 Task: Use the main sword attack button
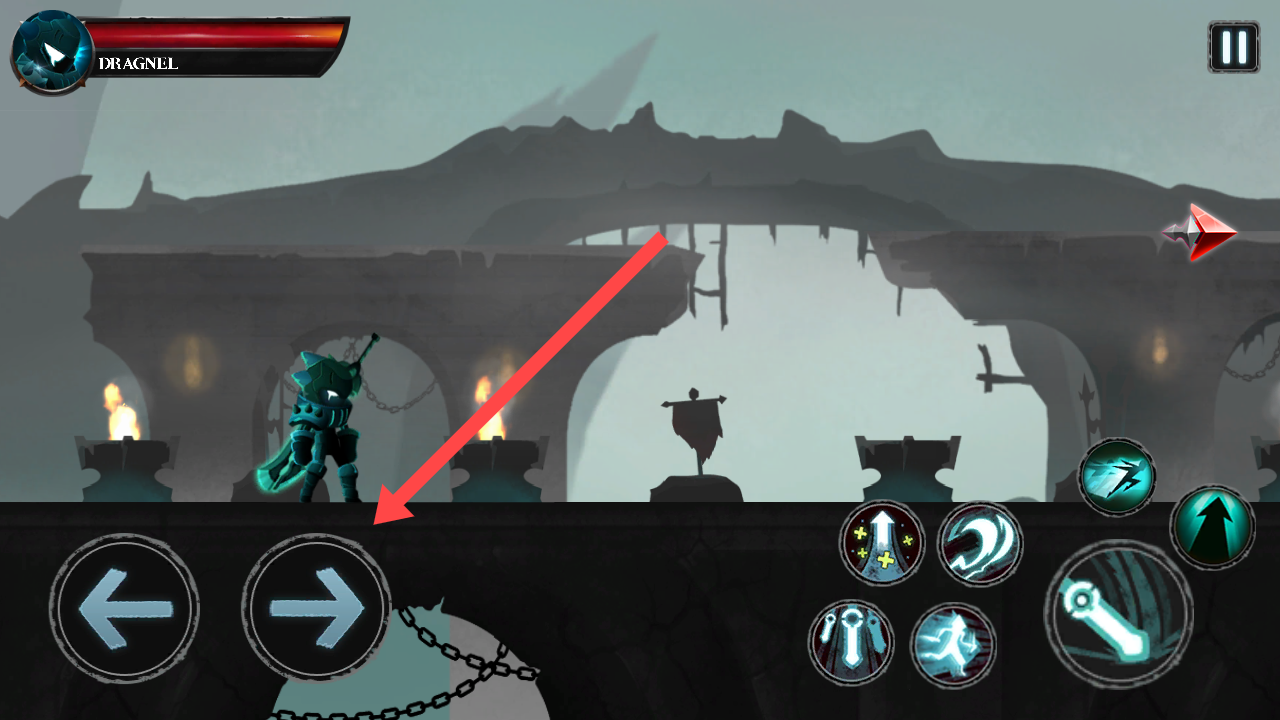click(x=1118, y=614)
